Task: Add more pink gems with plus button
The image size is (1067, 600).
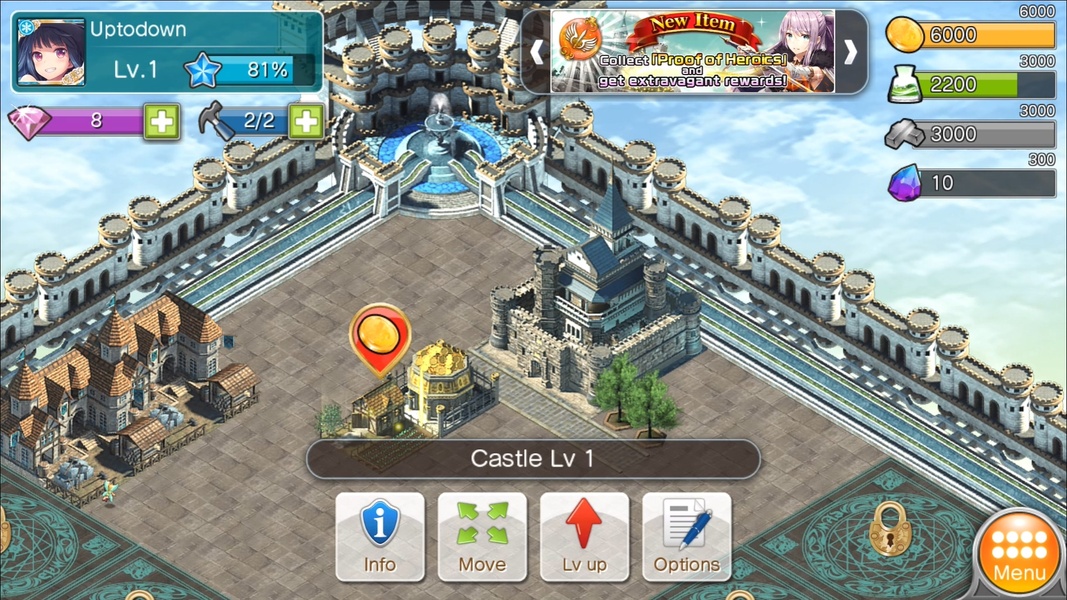Action: coord(161,121)
